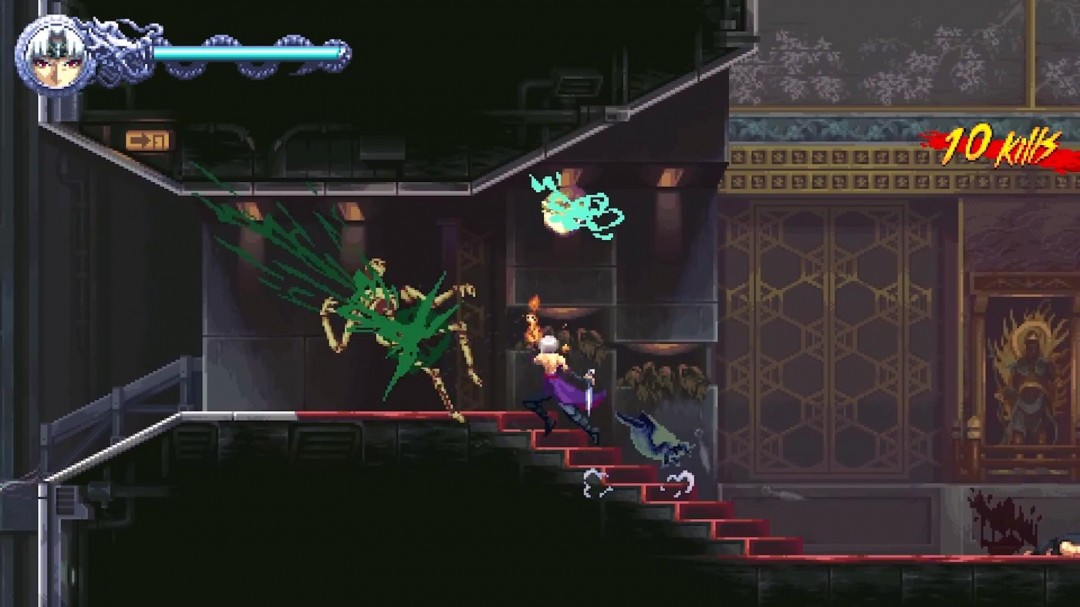Click the white-haired character portrait

[x=55, y=56]
